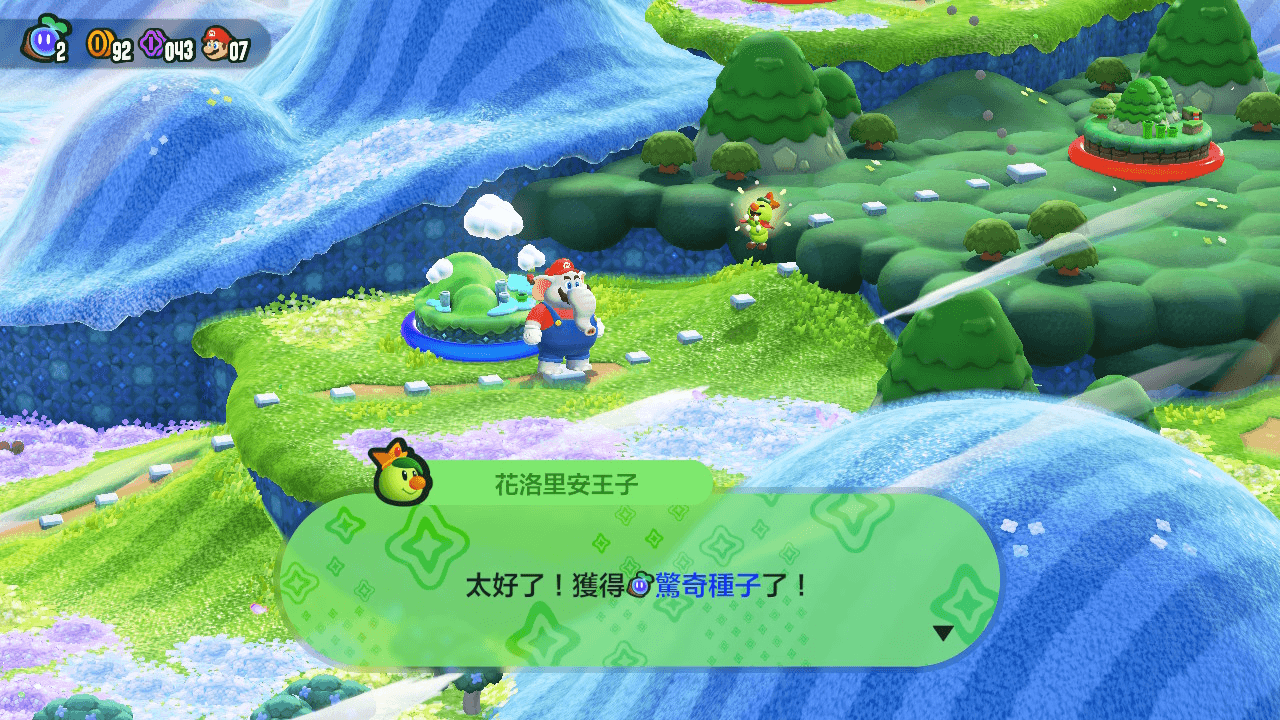1280x720 pixels.
Task: Click the red ring course pad on the mountain
Action: point(1148,160)
